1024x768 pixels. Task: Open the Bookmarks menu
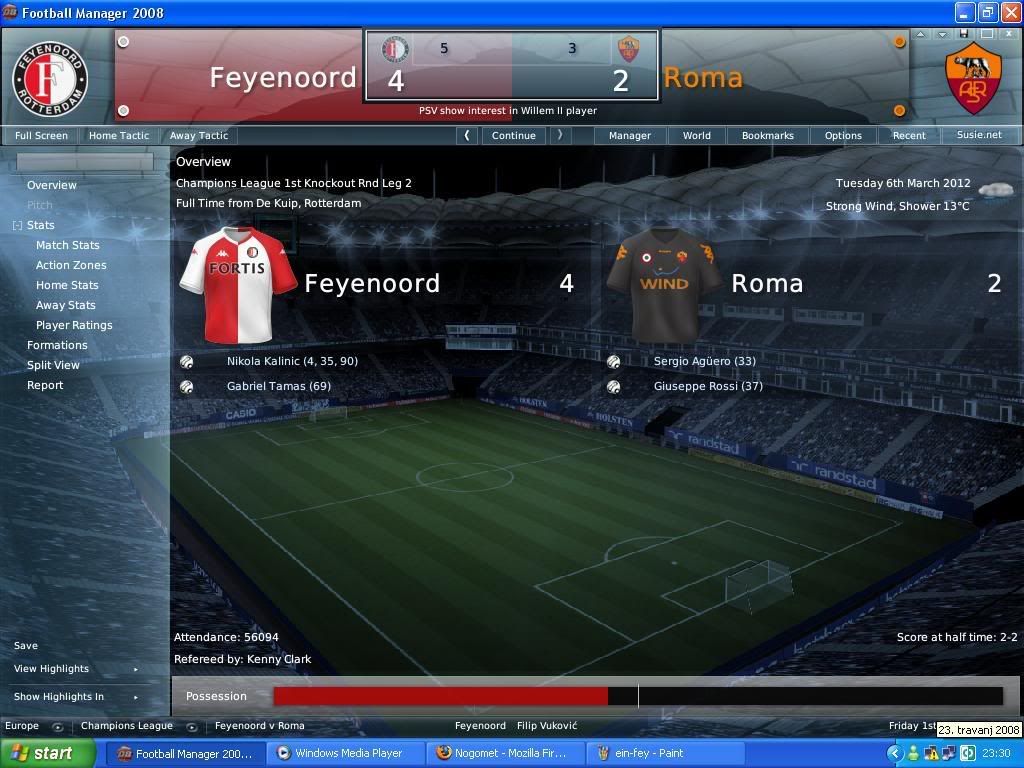click(x=768, y=135)
